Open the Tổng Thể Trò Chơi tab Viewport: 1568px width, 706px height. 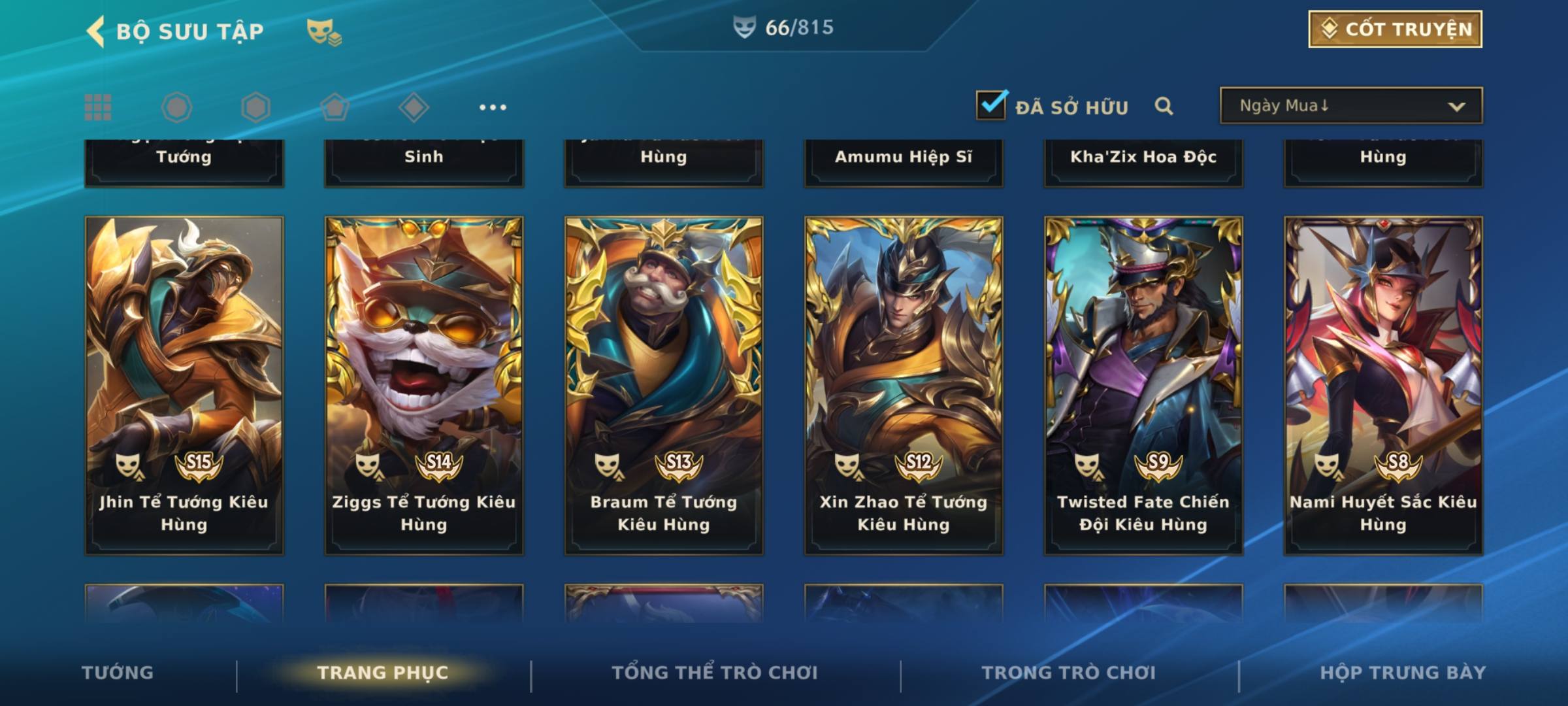click(715, 673)
